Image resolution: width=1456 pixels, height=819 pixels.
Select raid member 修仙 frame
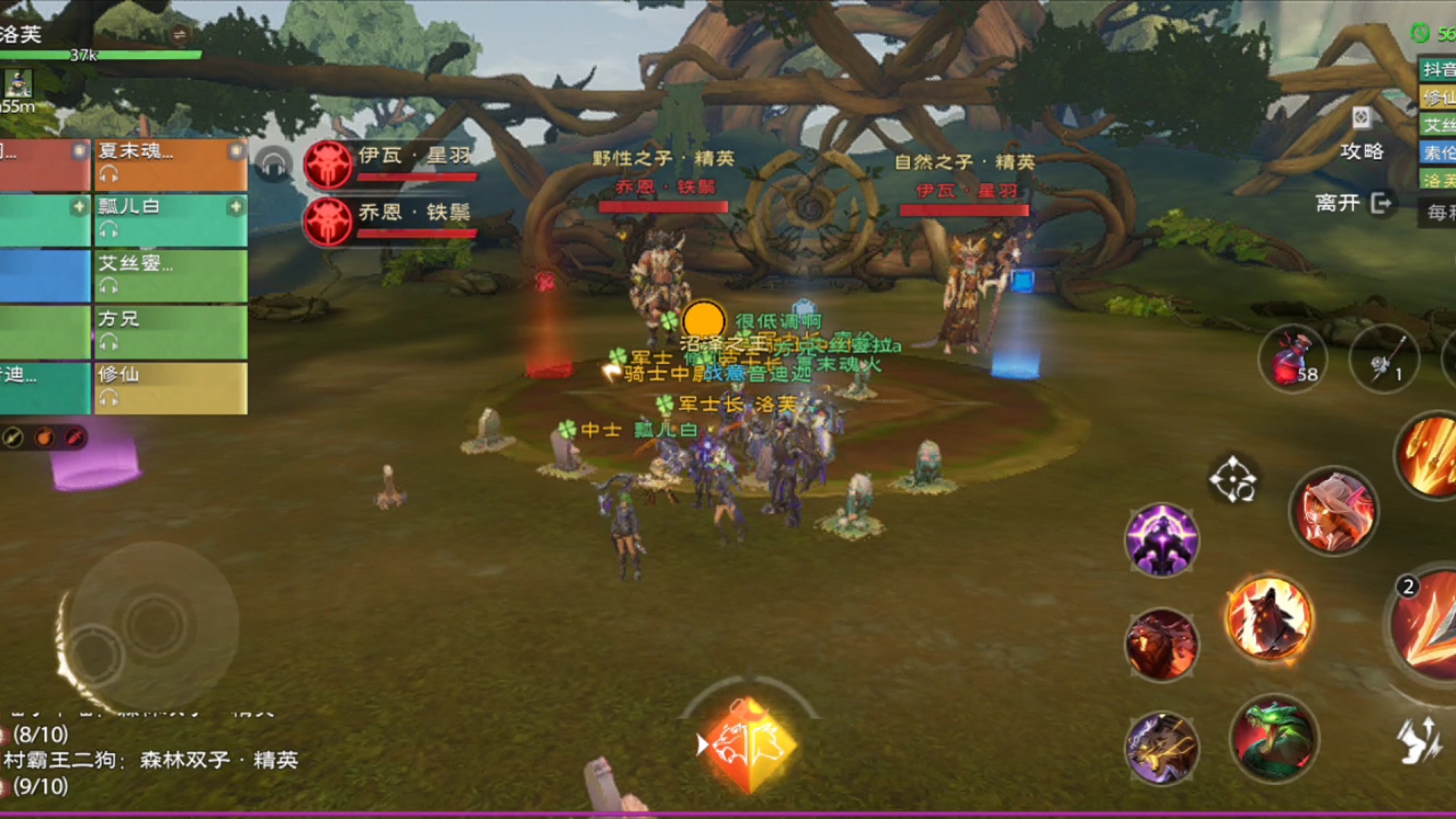tap(171, 388)
